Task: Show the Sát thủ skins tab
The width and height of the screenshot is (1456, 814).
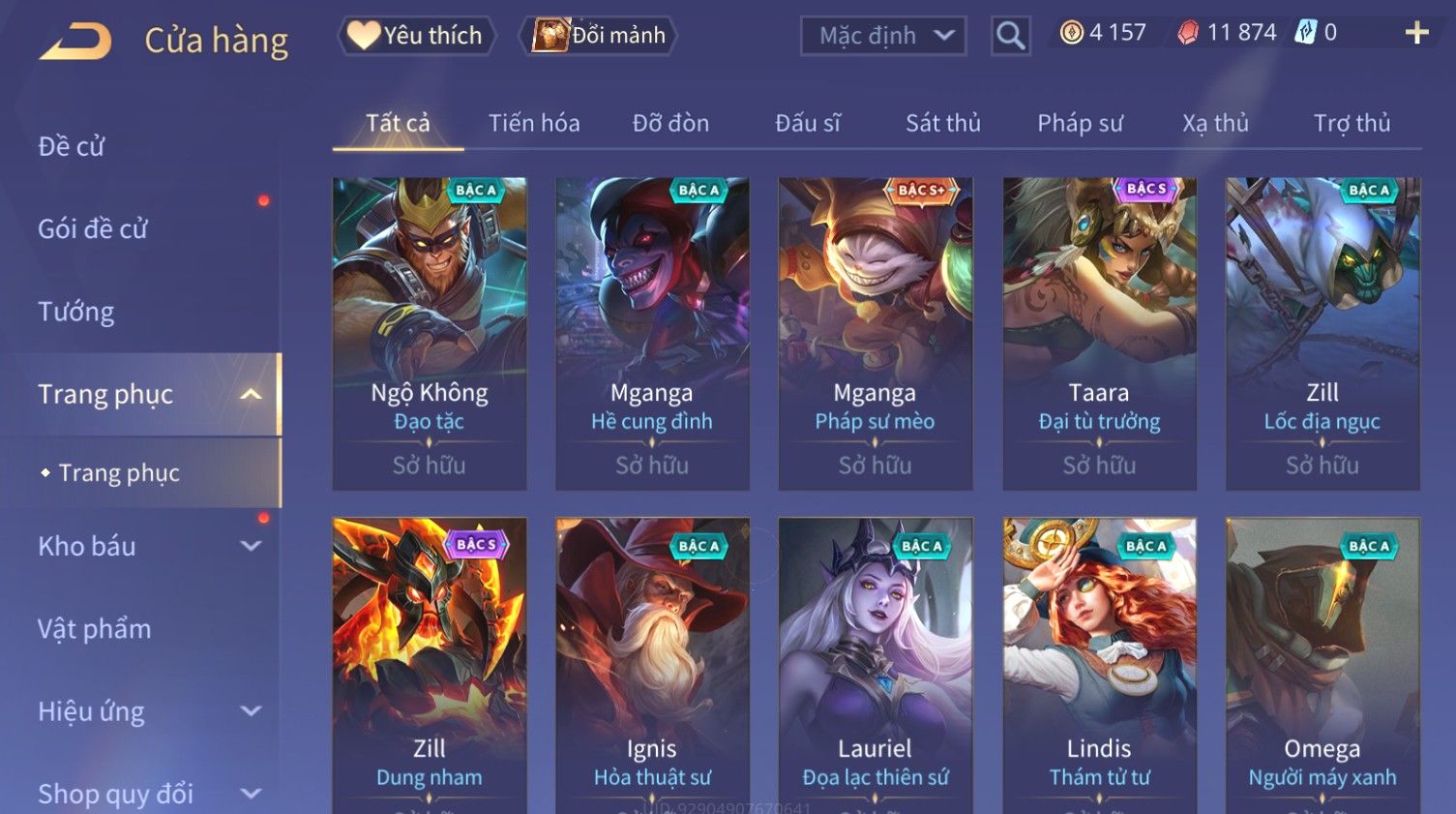Action: (942, 123)
